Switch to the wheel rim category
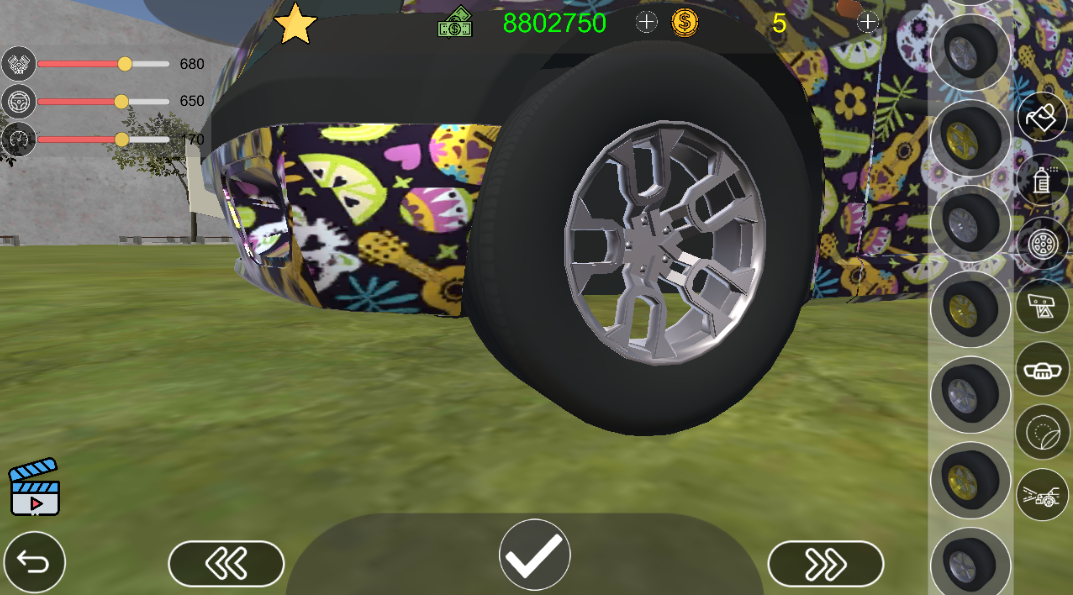This screenshot has width=1073, height=595. 1042,243
